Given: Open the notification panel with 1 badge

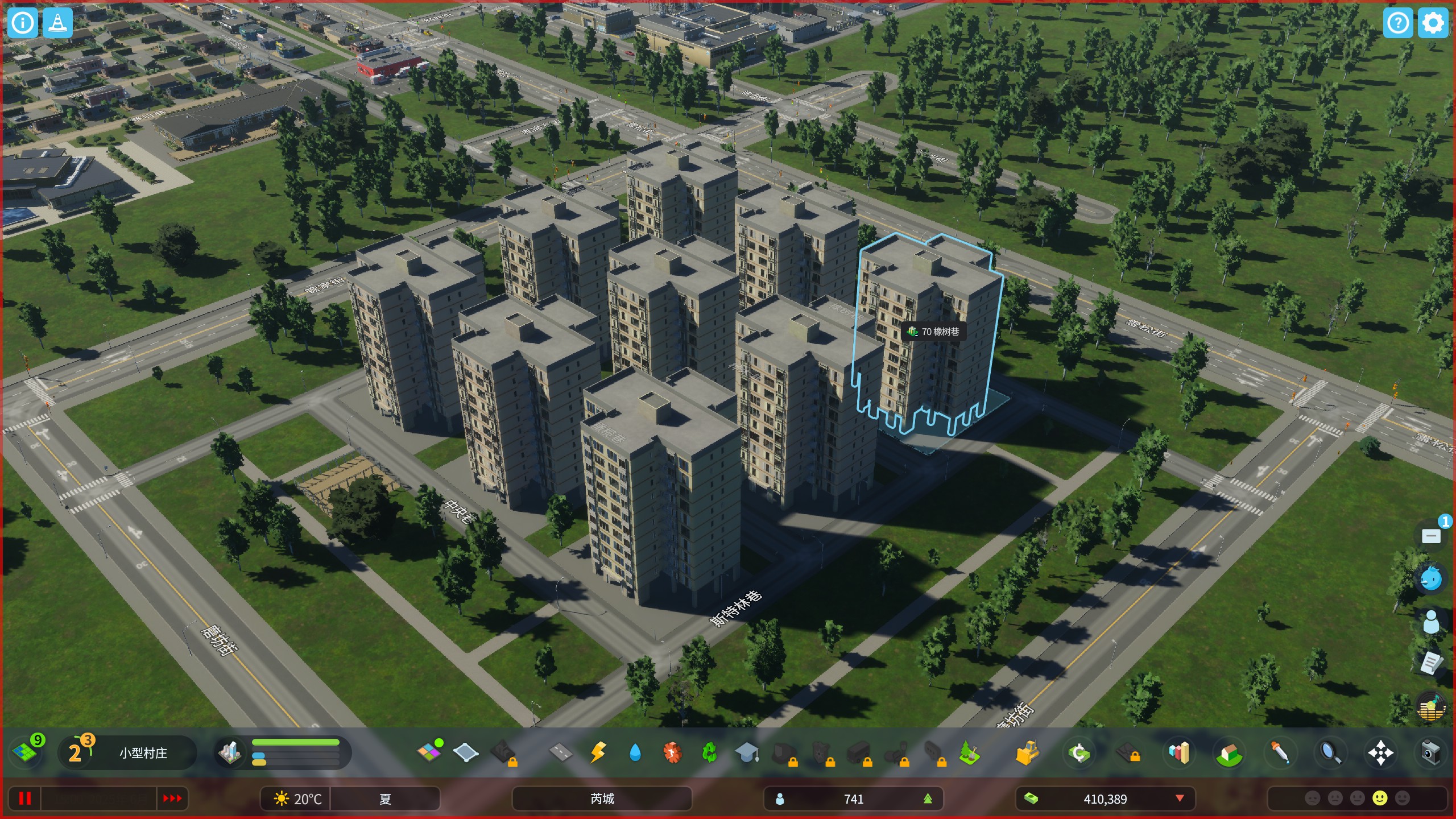Looking at the screenshot, I should pos(1432,536).
